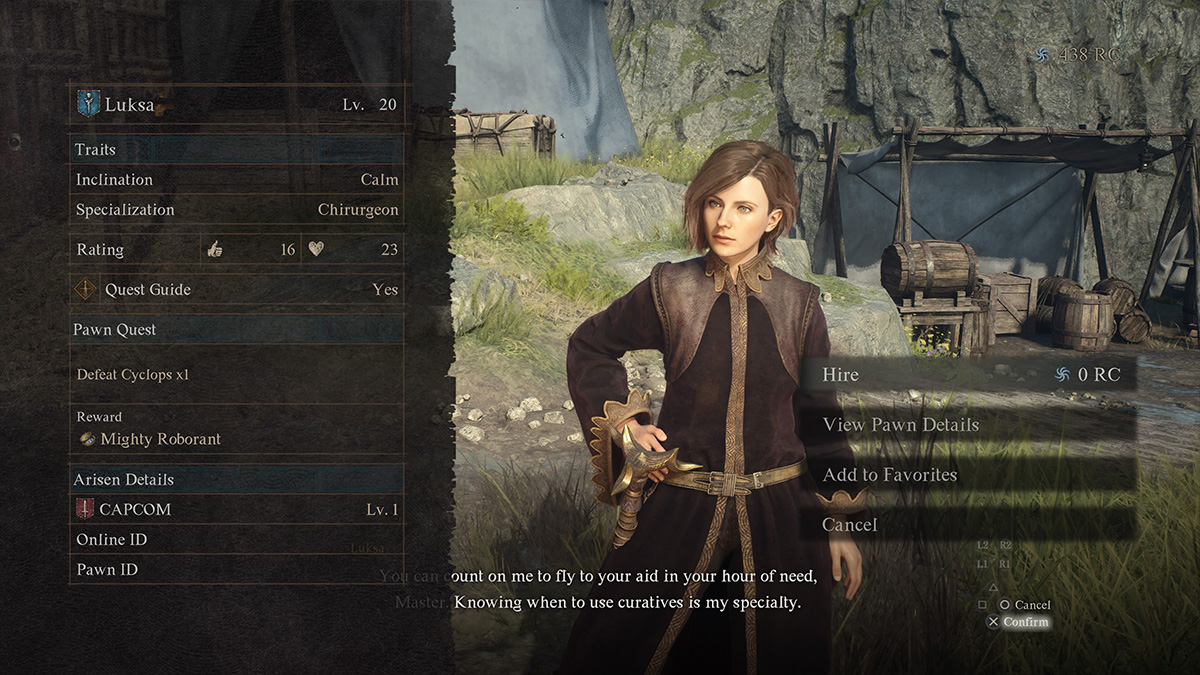The width and height of the screenshot is (1200, 675).
Task: Click the CAPCOM Arisen entry
Action: (x=237, y=510)
